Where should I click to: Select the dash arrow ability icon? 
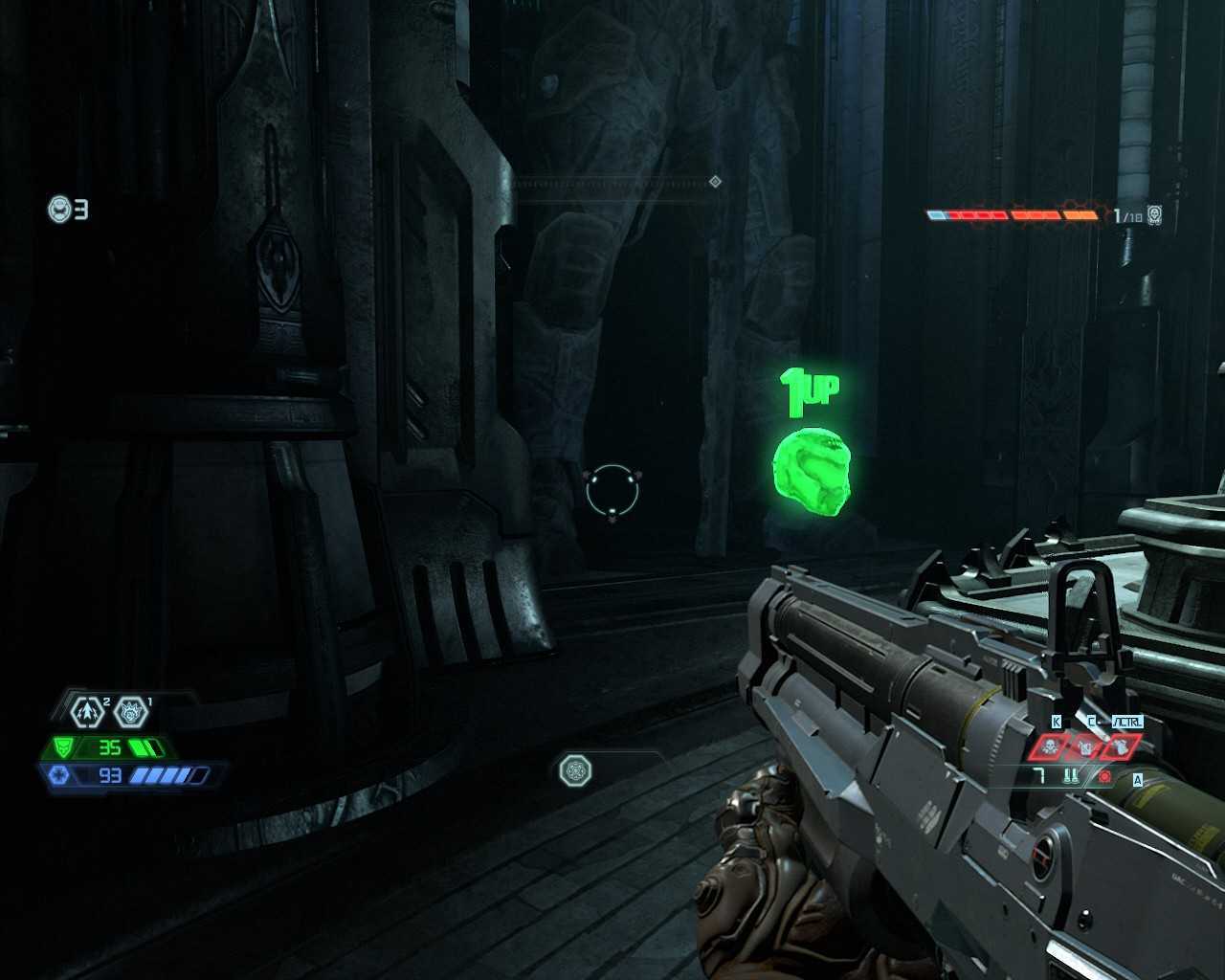[87, 712]
